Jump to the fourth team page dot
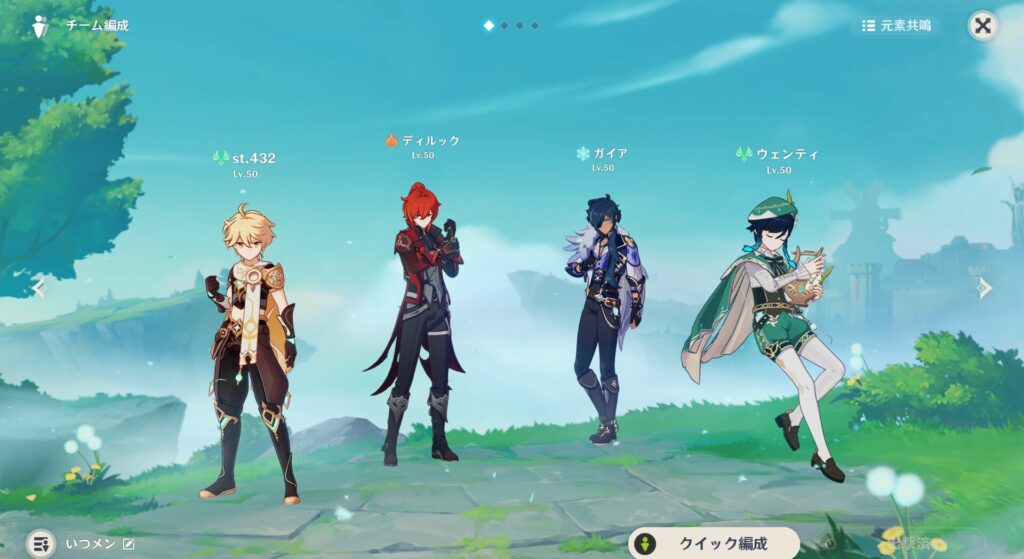1024x559 pixels. click(x=535, y=25)
